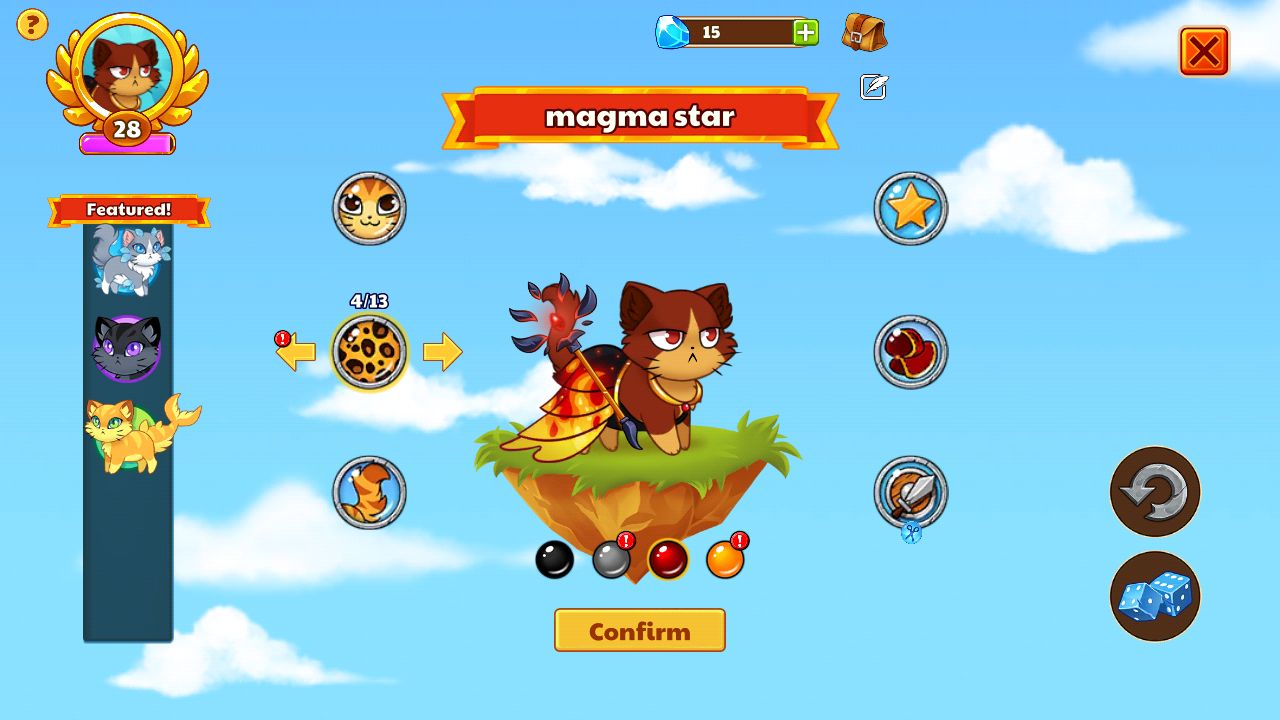Select the leopard fur pattern swatch

coord(368,352)
